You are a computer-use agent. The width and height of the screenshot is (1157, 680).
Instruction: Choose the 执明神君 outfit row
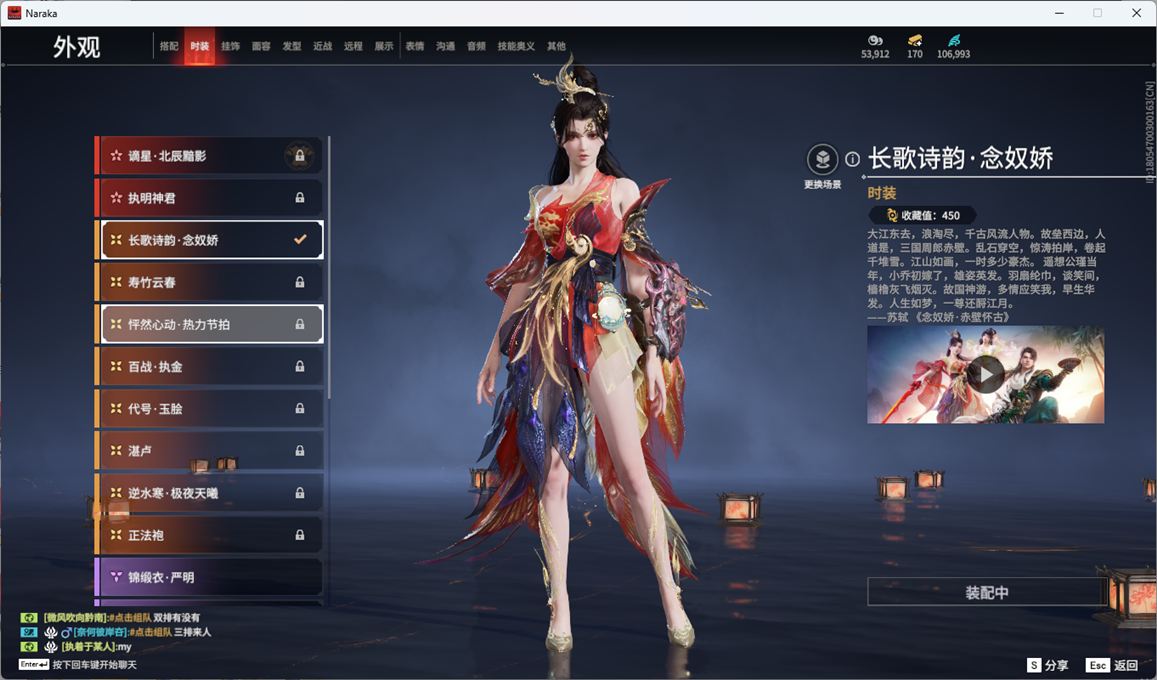(210, 198)
